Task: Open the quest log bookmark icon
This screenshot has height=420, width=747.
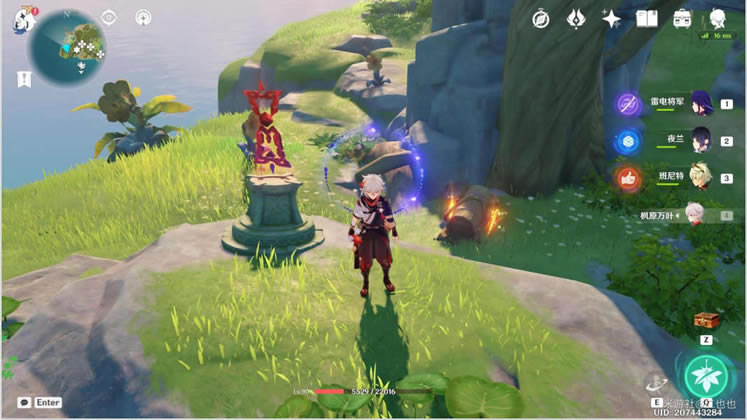Action: 23,79
